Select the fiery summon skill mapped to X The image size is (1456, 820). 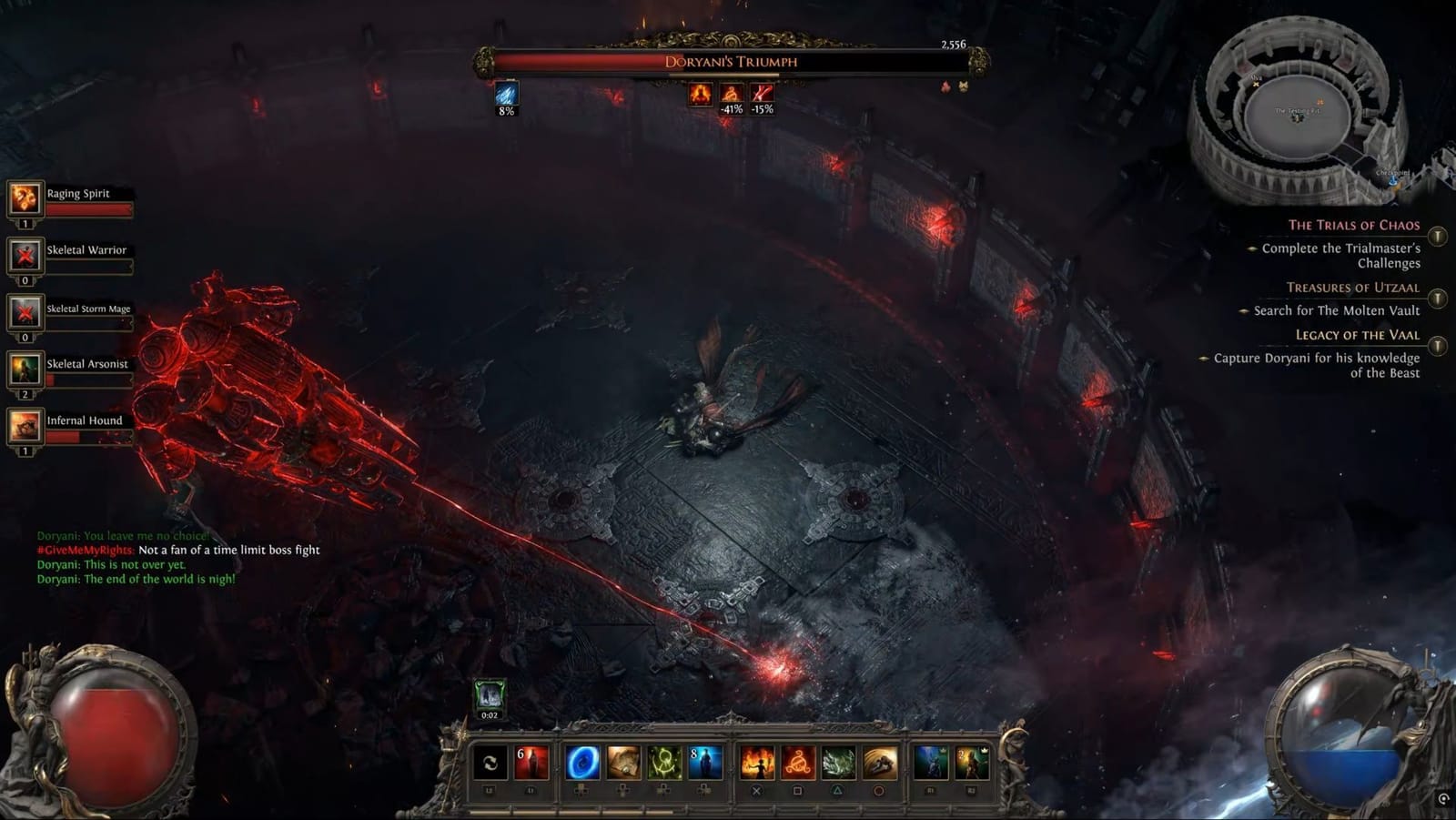pyautogui.click(x=757, y=763)
